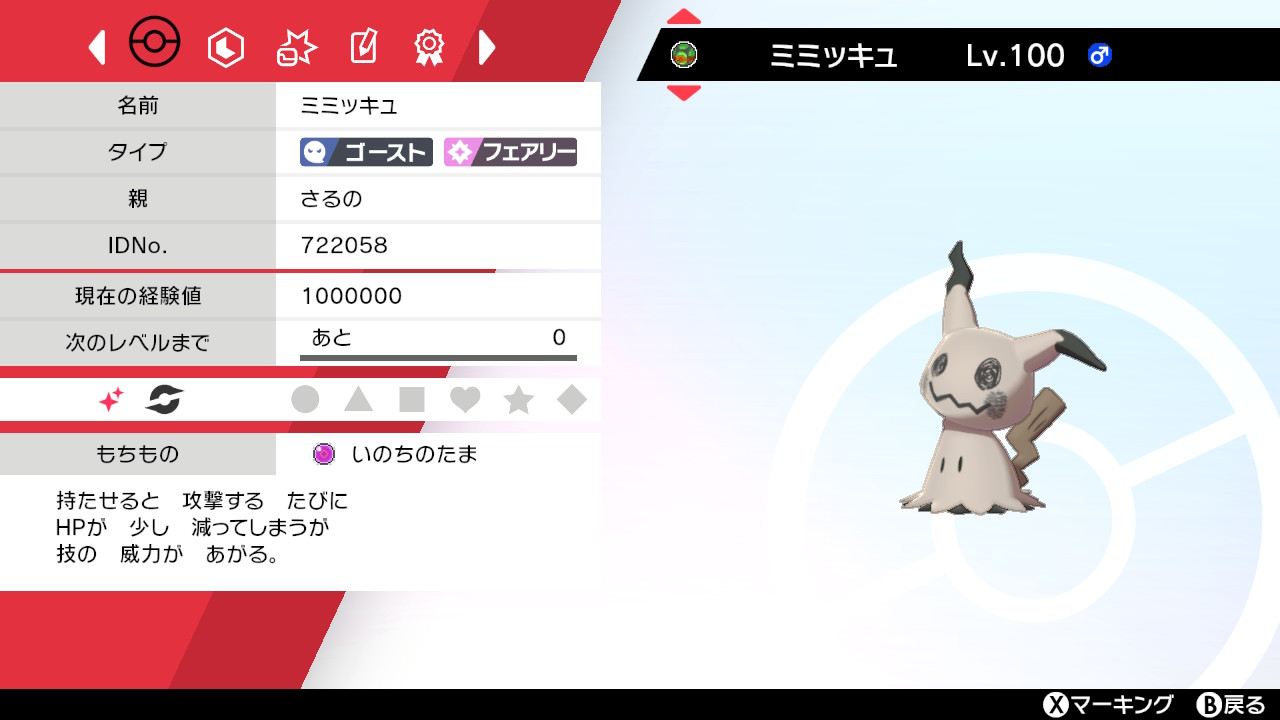
Task: Toggle the circle marking
Action: [307, 399]
